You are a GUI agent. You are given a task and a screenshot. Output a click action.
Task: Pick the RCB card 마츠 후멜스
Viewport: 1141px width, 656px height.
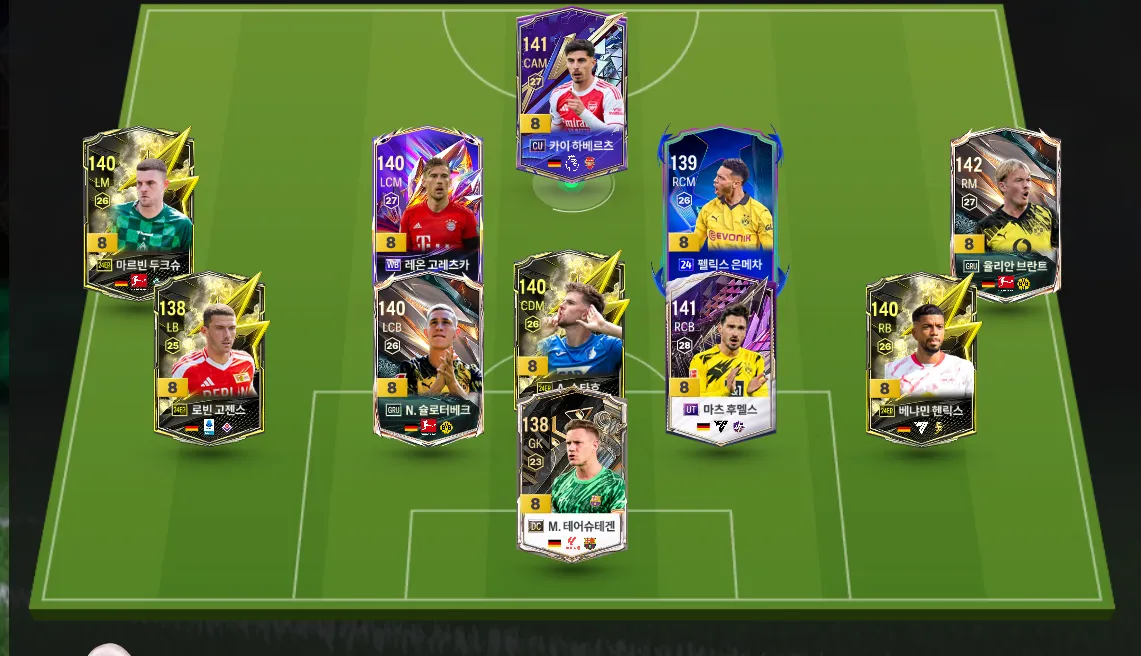tap(720, 357)
